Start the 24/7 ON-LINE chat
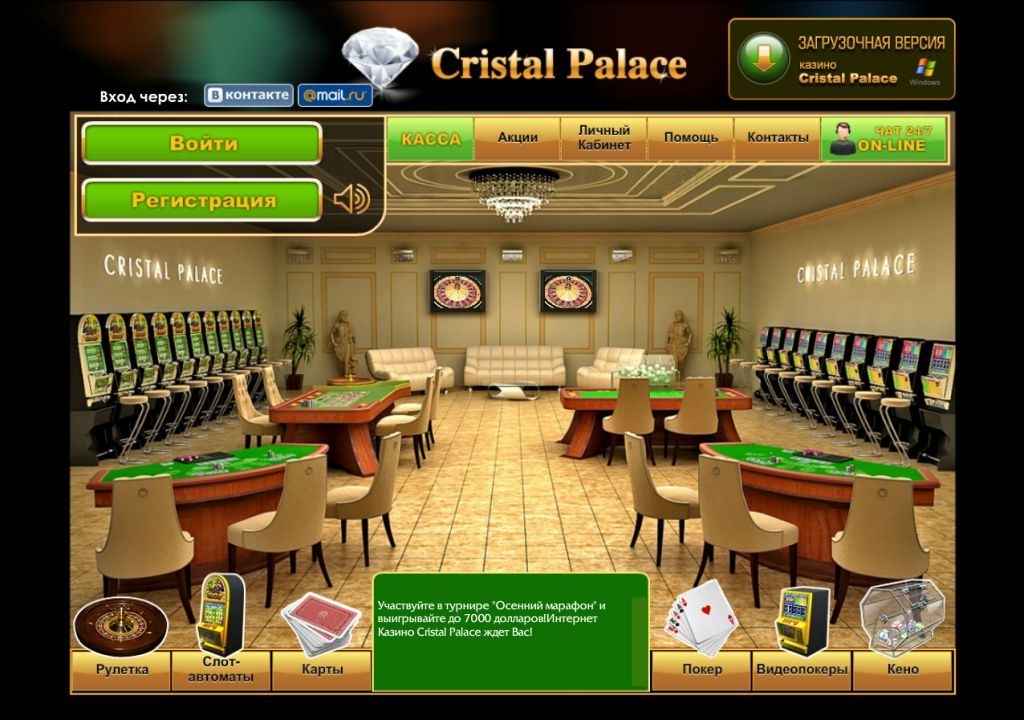This screenshot has width=1024, height=720. click(884, 139)
